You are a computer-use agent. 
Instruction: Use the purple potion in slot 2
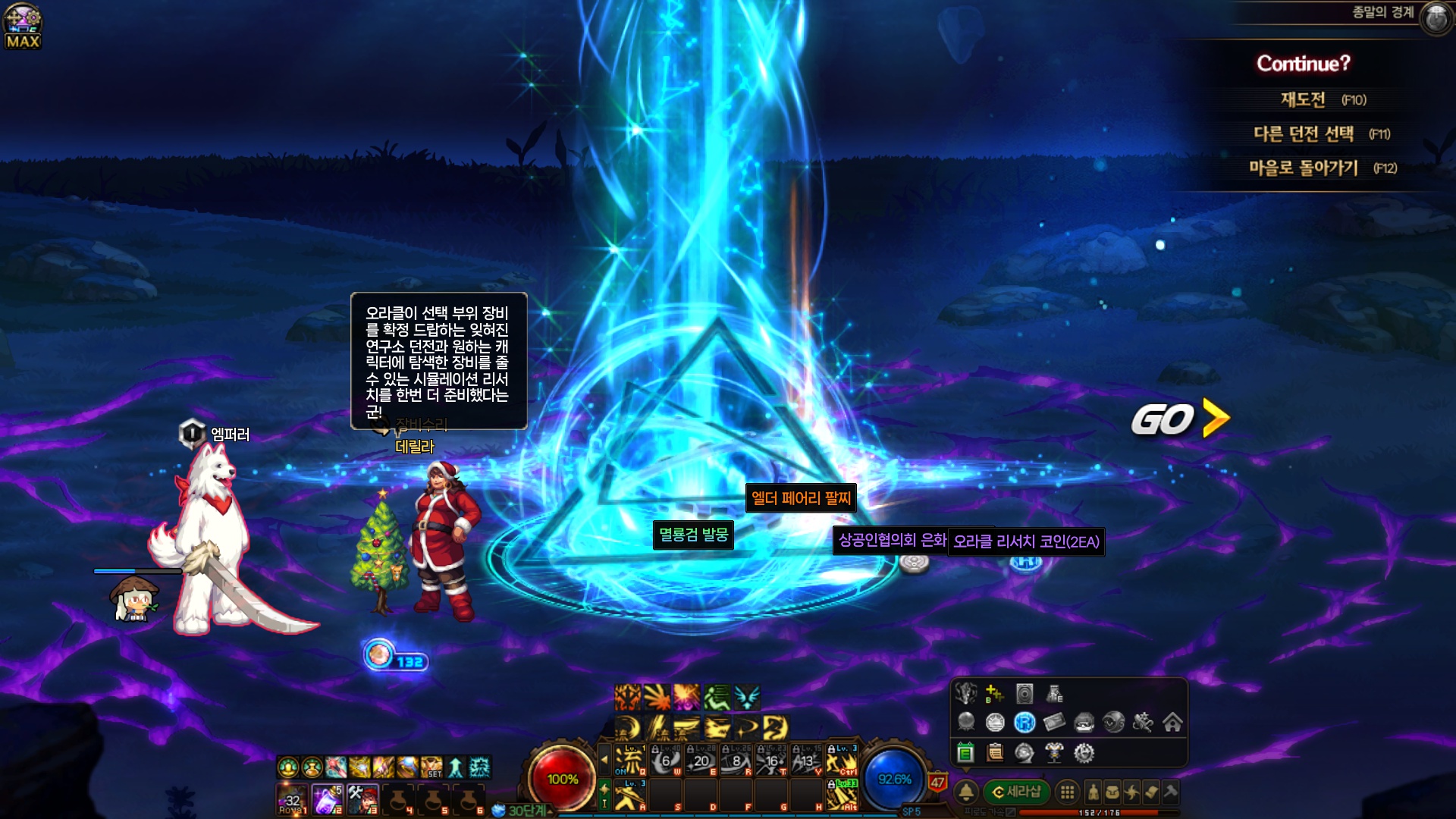pos(327,799)
